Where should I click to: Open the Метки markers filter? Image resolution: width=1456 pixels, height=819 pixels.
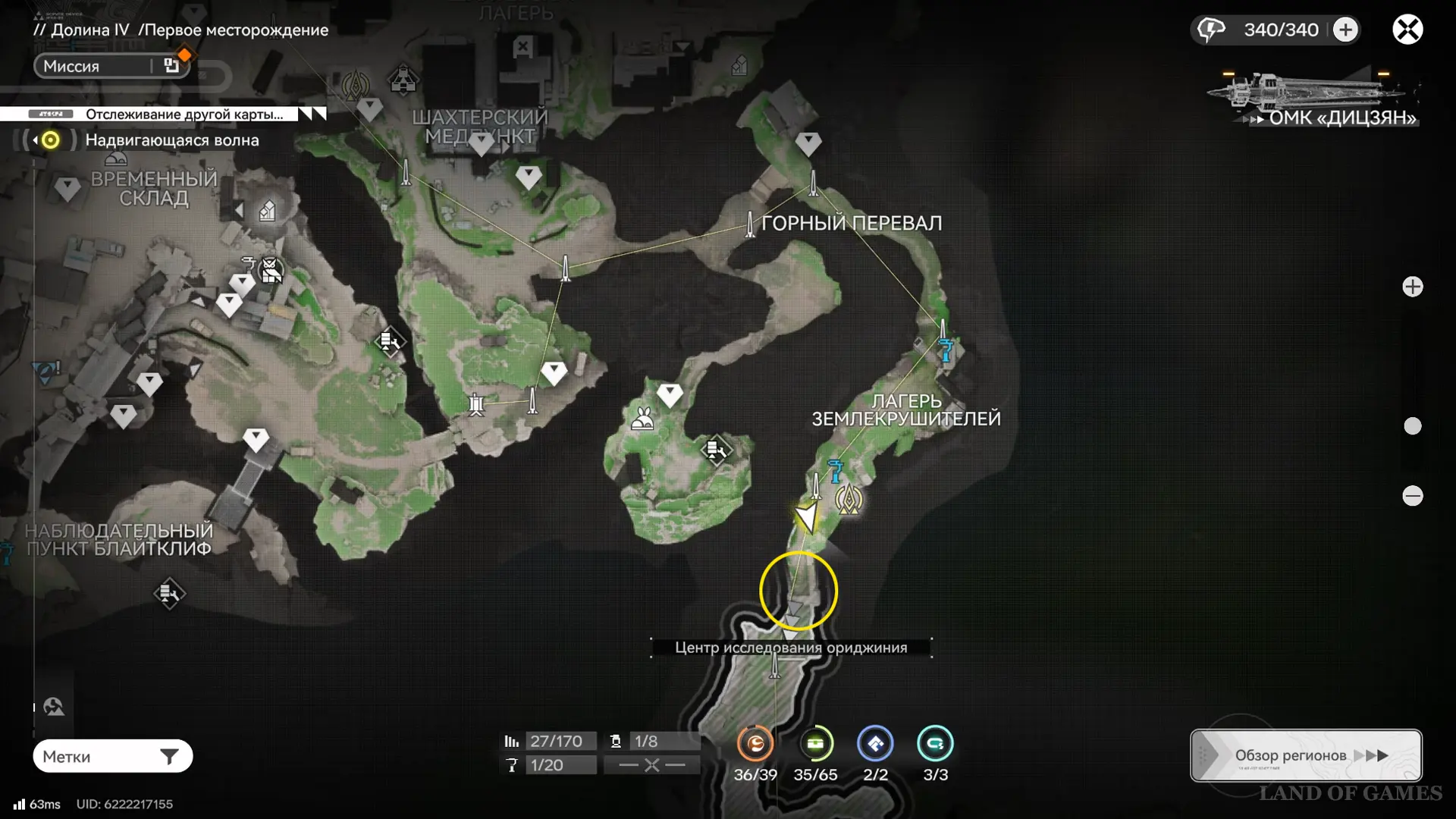112,756
